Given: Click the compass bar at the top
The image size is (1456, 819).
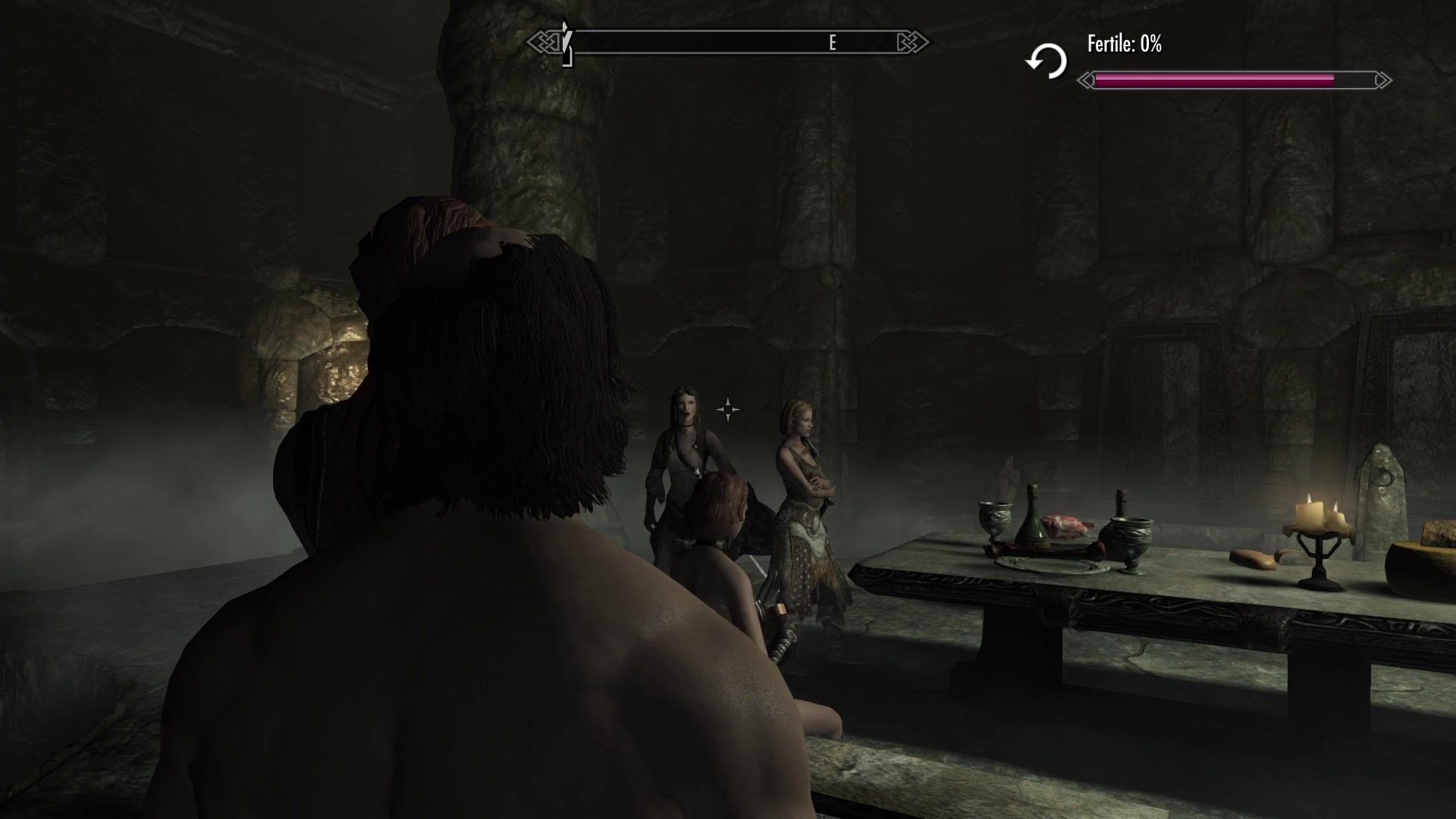Looking at the screenshot, I should [728, 42].
